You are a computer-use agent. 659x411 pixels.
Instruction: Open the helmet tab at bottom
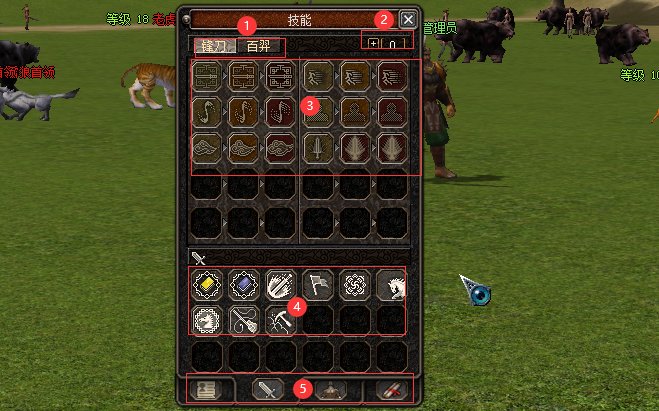[x=330, y=390]
